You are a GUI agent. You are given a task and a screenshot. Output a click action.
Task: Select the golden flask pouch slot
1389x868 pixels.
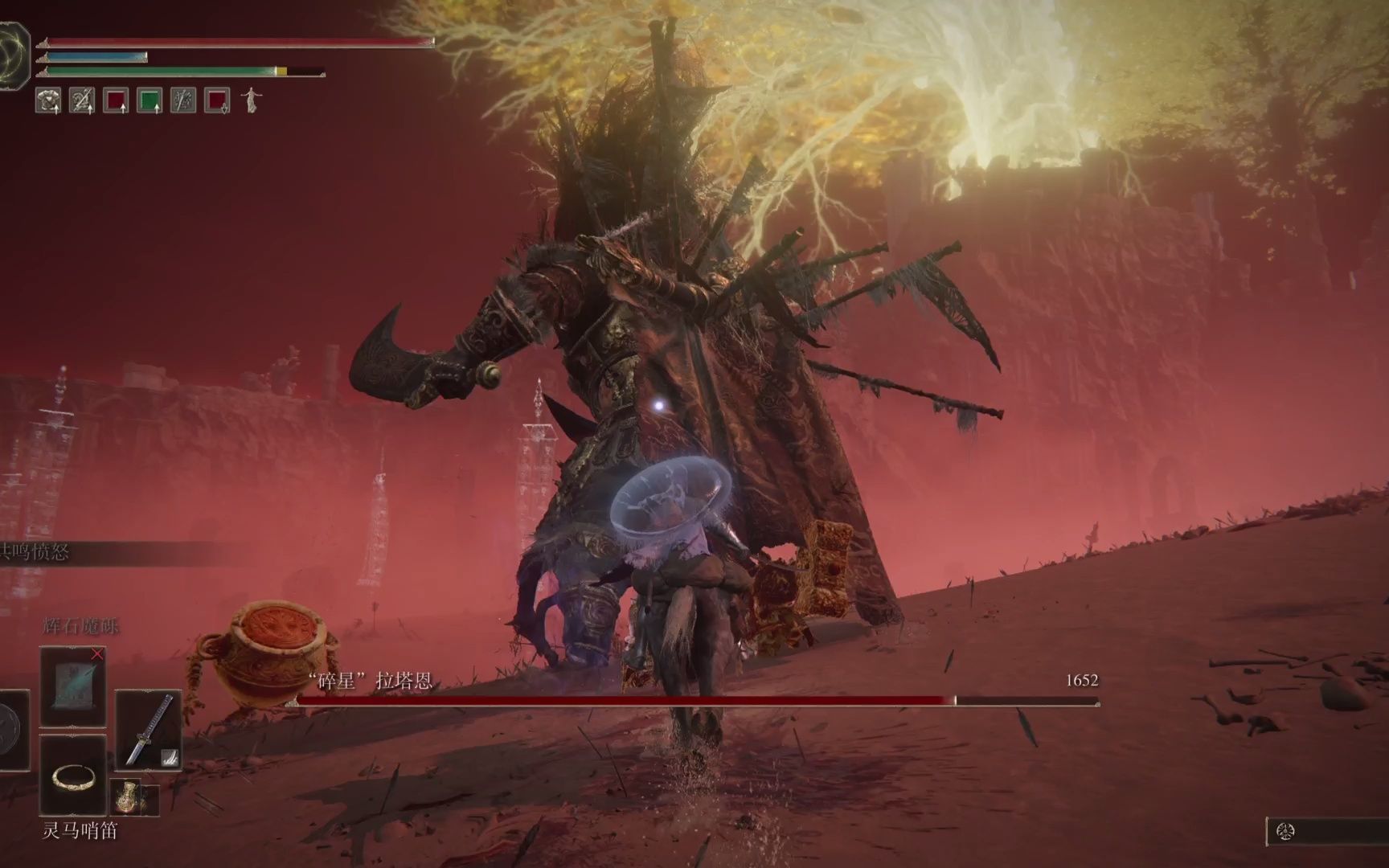[x=127, y=796]
